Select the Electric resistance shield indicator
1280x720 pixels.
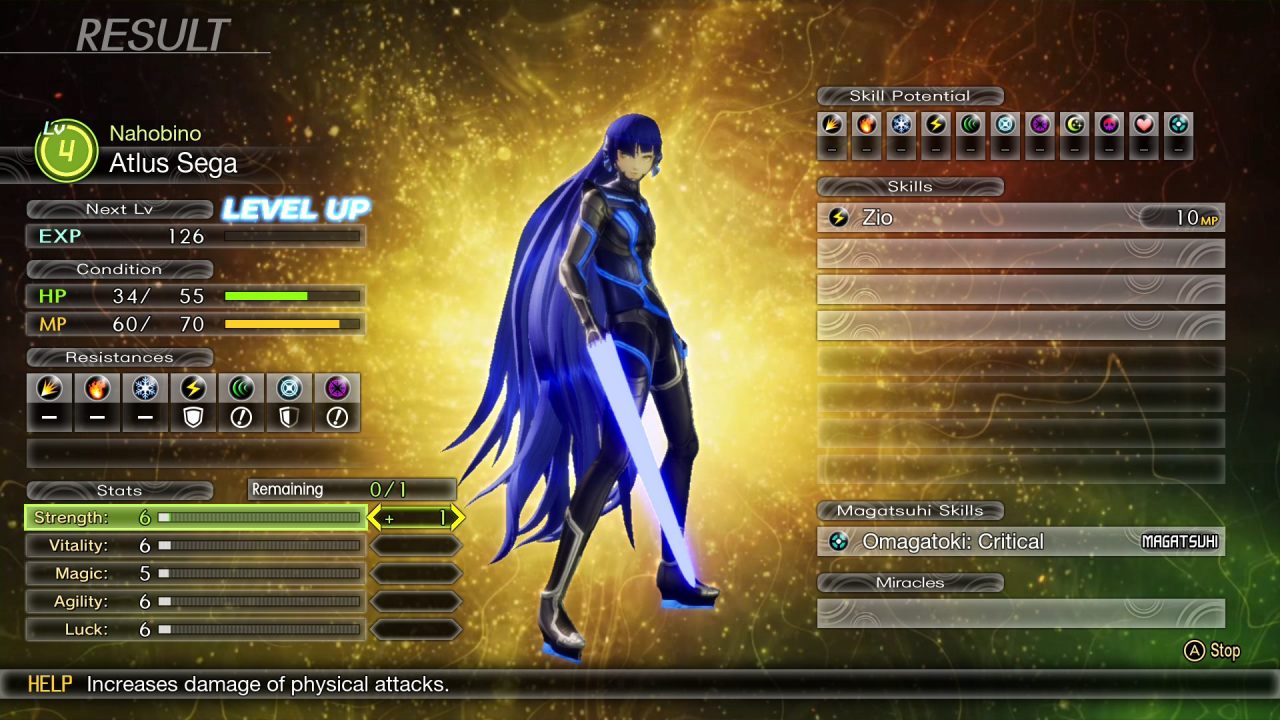[x=193, y=417]
